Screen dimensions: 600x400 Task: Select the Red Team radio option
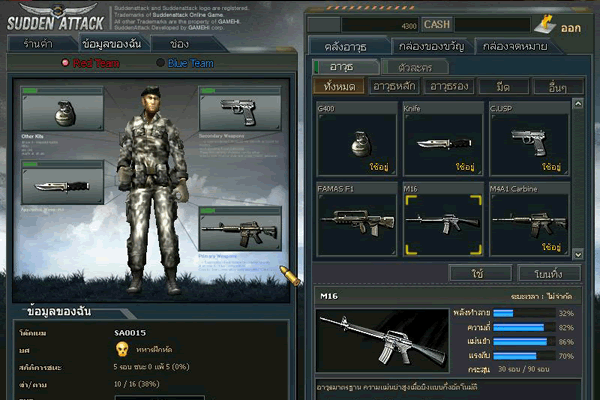pyautogui.click(x=92, y=64)
